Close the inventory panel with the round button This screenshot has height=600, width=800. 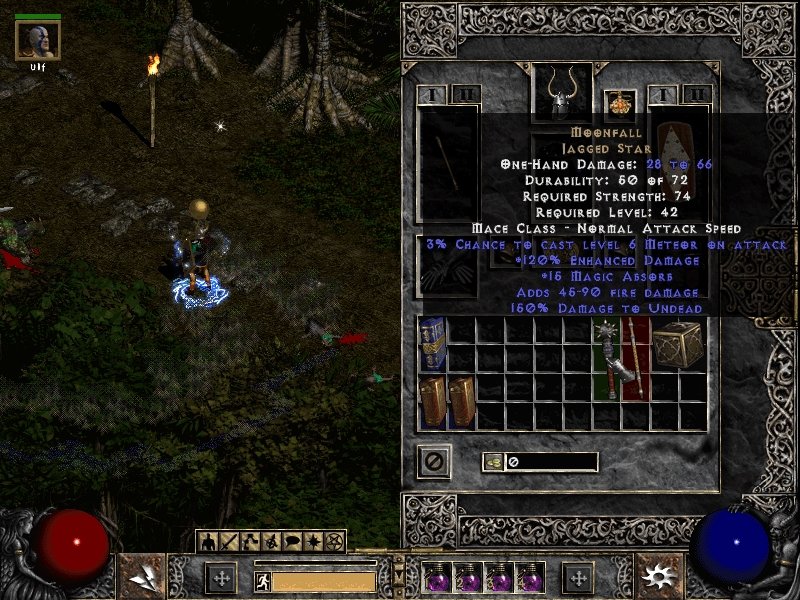pyautogui.click(x=434, y=461)
